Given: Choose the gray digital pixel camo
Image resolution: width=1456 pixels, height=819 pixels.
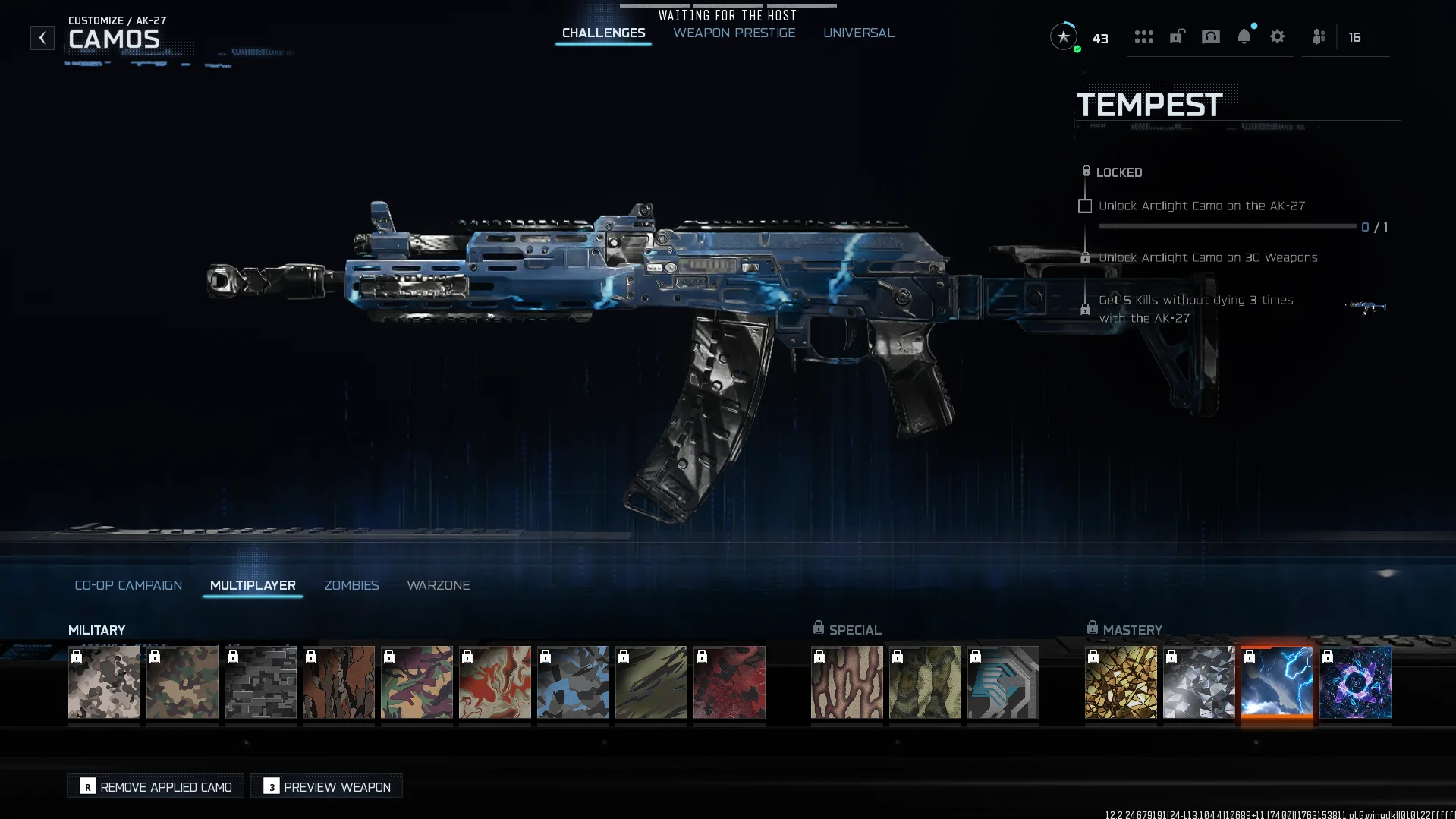Looking at the screenshot, I should pyautogui.click(x=260, y=682).
